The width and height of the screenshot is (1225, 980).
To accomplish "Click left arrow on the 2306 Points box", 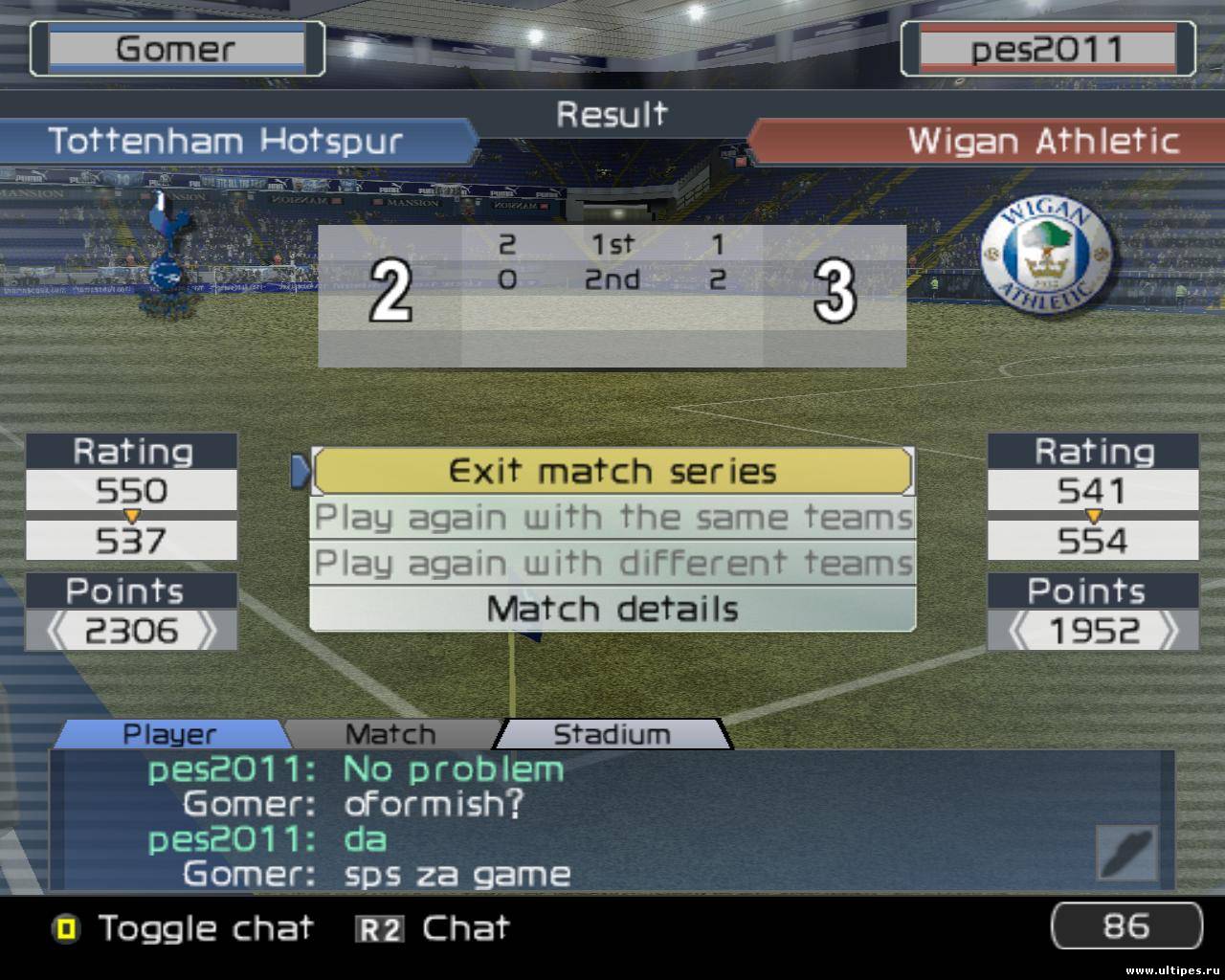I will 56,631.
